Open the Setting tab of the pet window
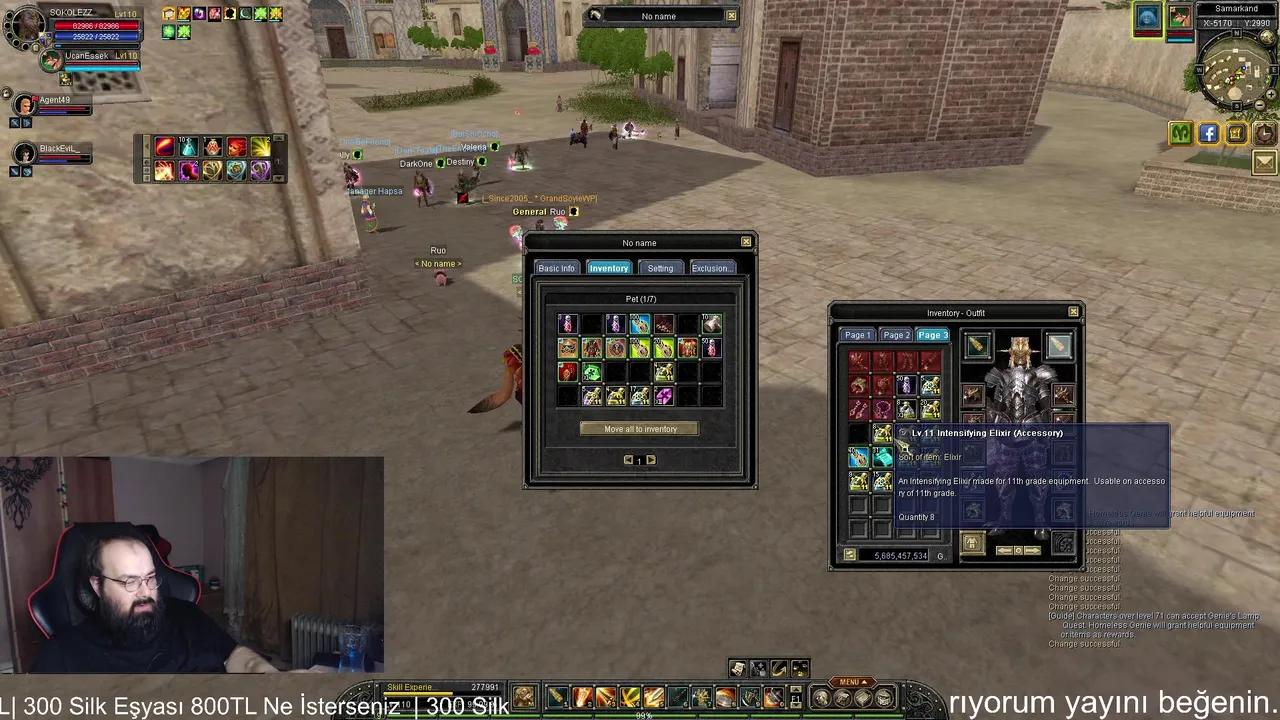1280x720 pixels. point(660,268)
